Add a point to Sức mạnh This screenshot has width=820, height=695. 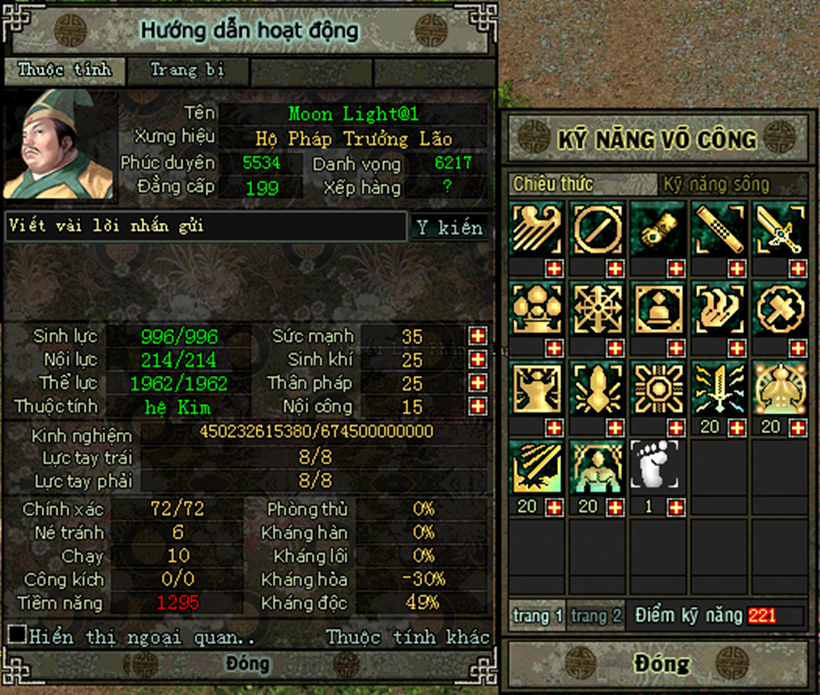pos(478,336)
